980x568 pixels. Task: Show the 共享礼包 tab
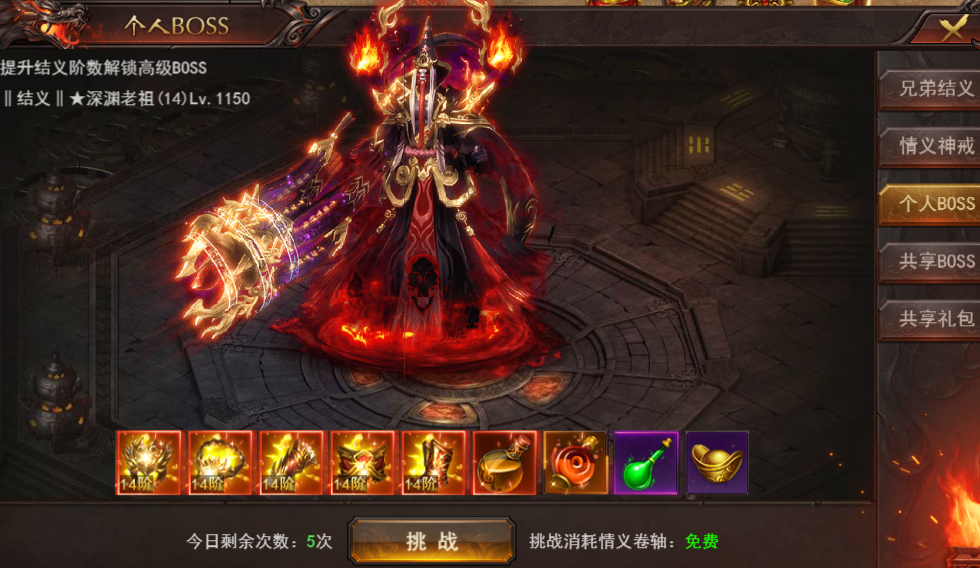point(931,318)
